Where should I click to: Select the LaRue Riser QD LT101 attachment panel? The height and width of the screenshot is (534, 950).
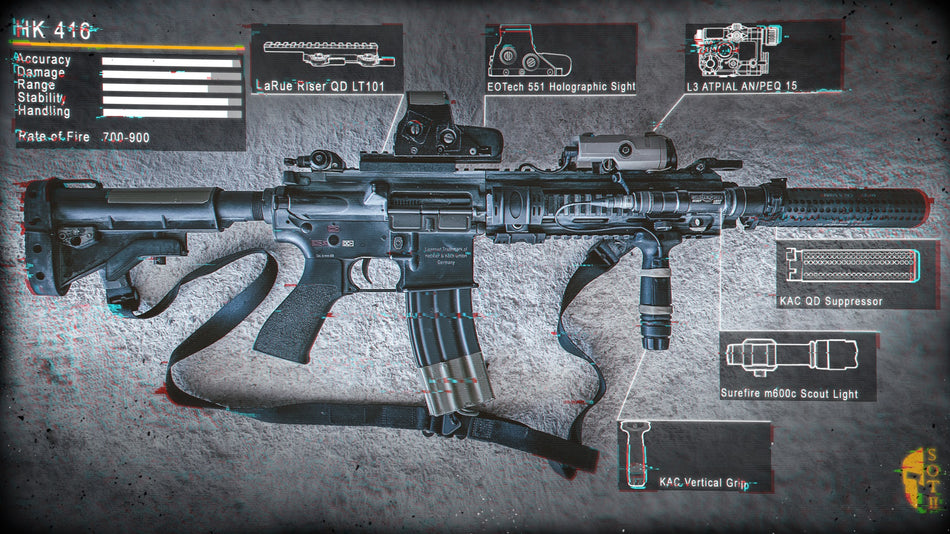327,60
